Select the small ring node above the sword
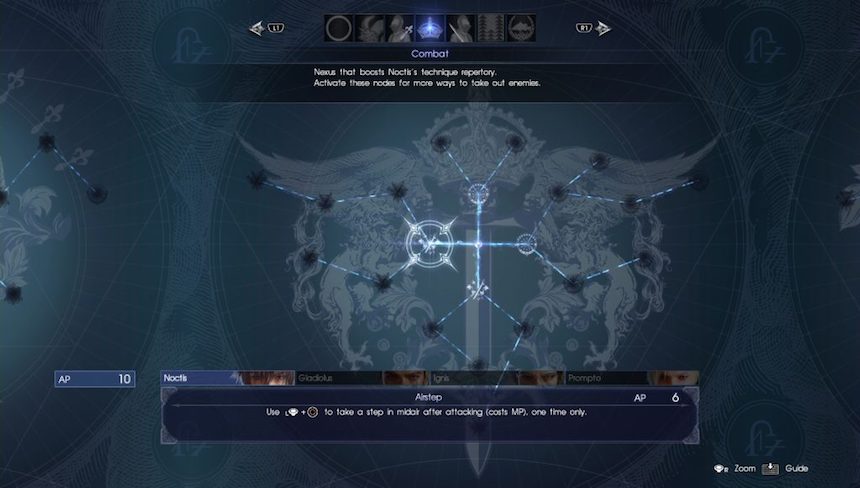 click(x=478, y=192)
